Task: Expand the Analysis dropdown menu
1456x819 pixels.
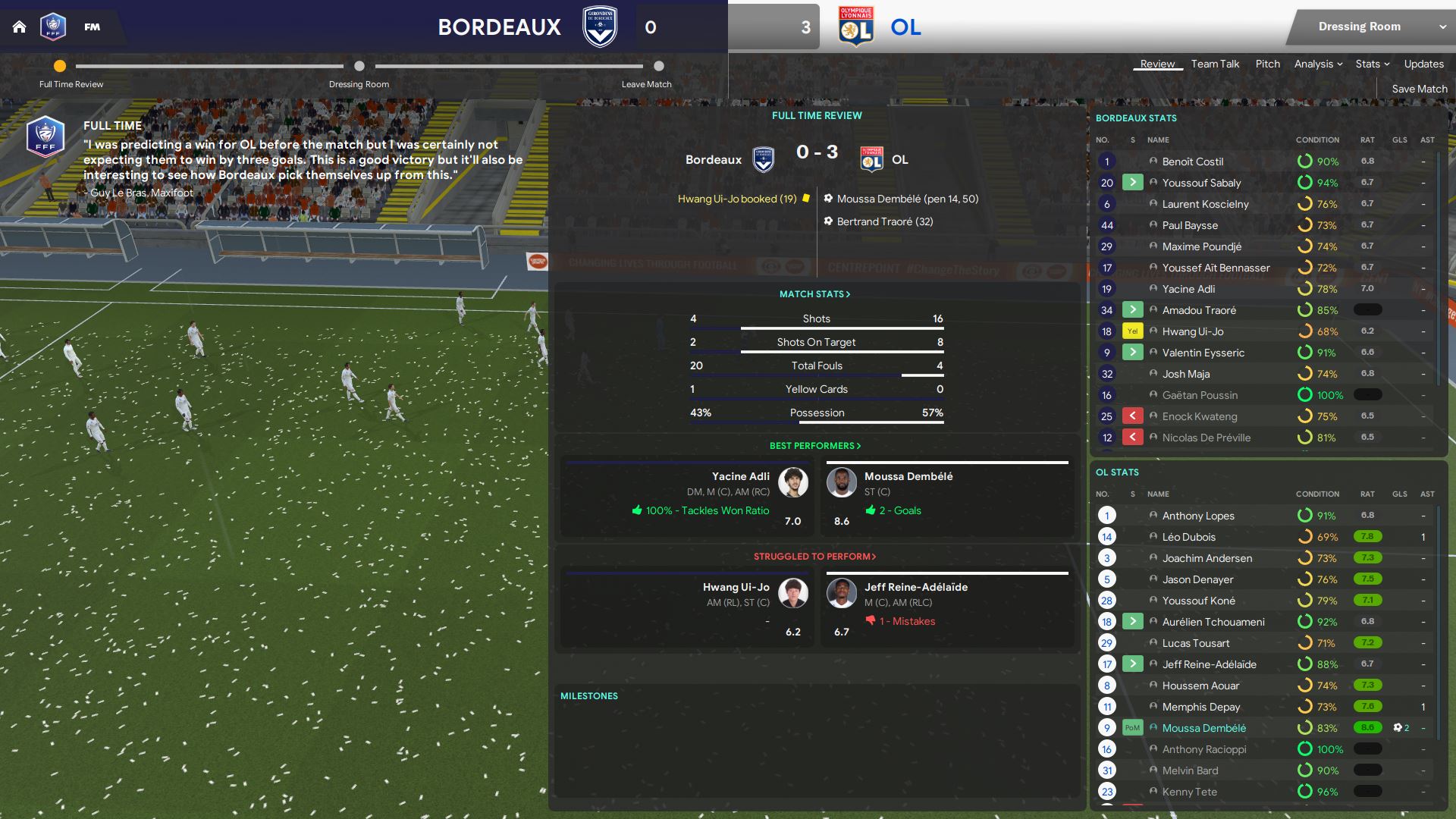Action: (1318, 64)
